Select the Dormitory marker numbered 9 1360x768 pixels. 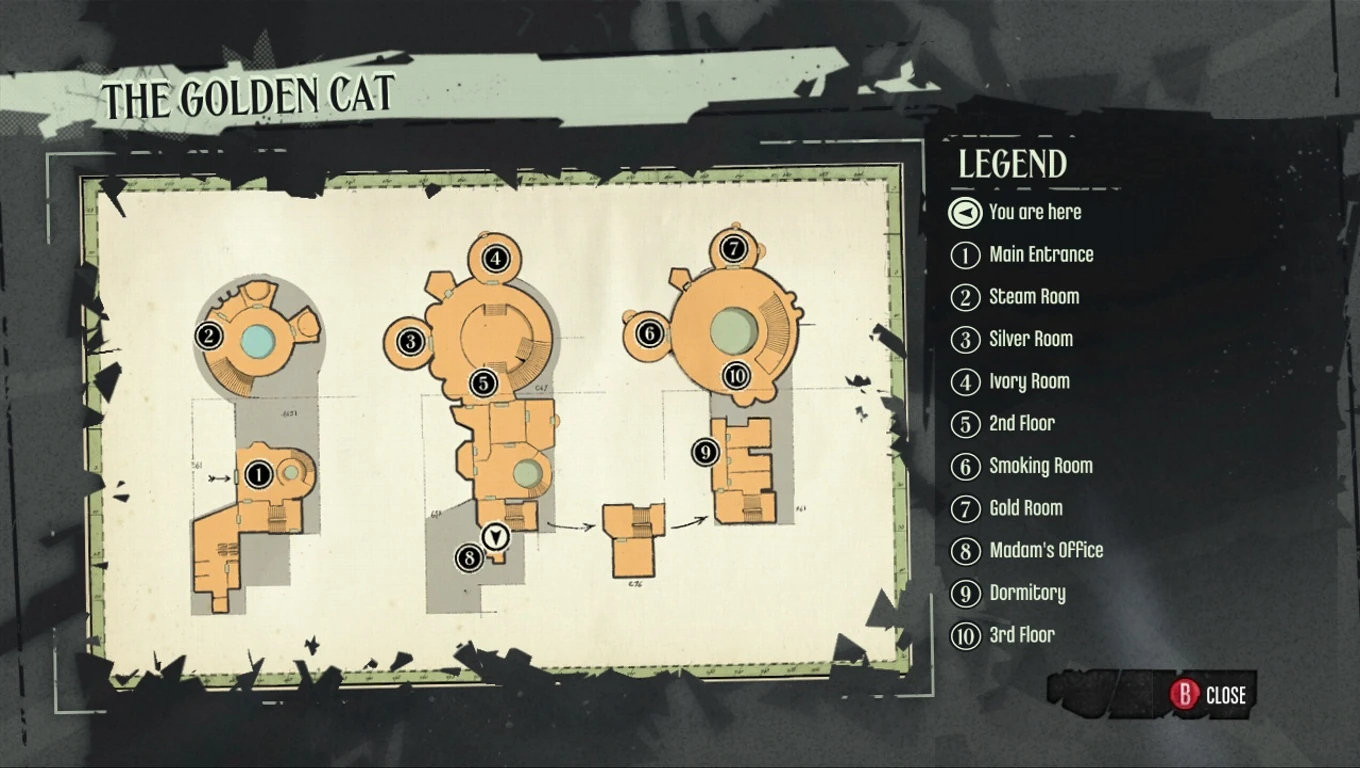704,453
